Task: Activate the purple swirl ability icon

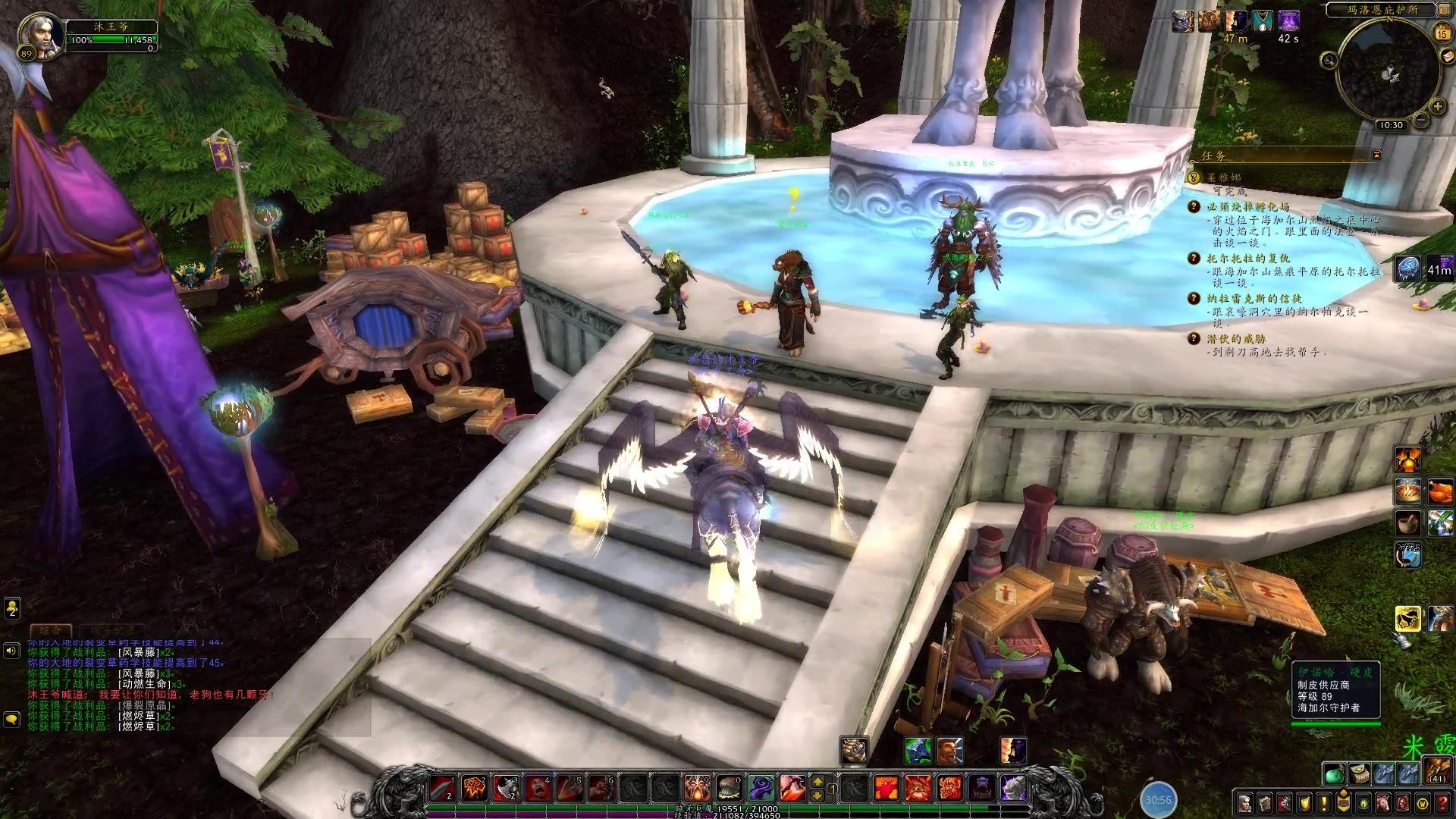Action: coord(761,789)
